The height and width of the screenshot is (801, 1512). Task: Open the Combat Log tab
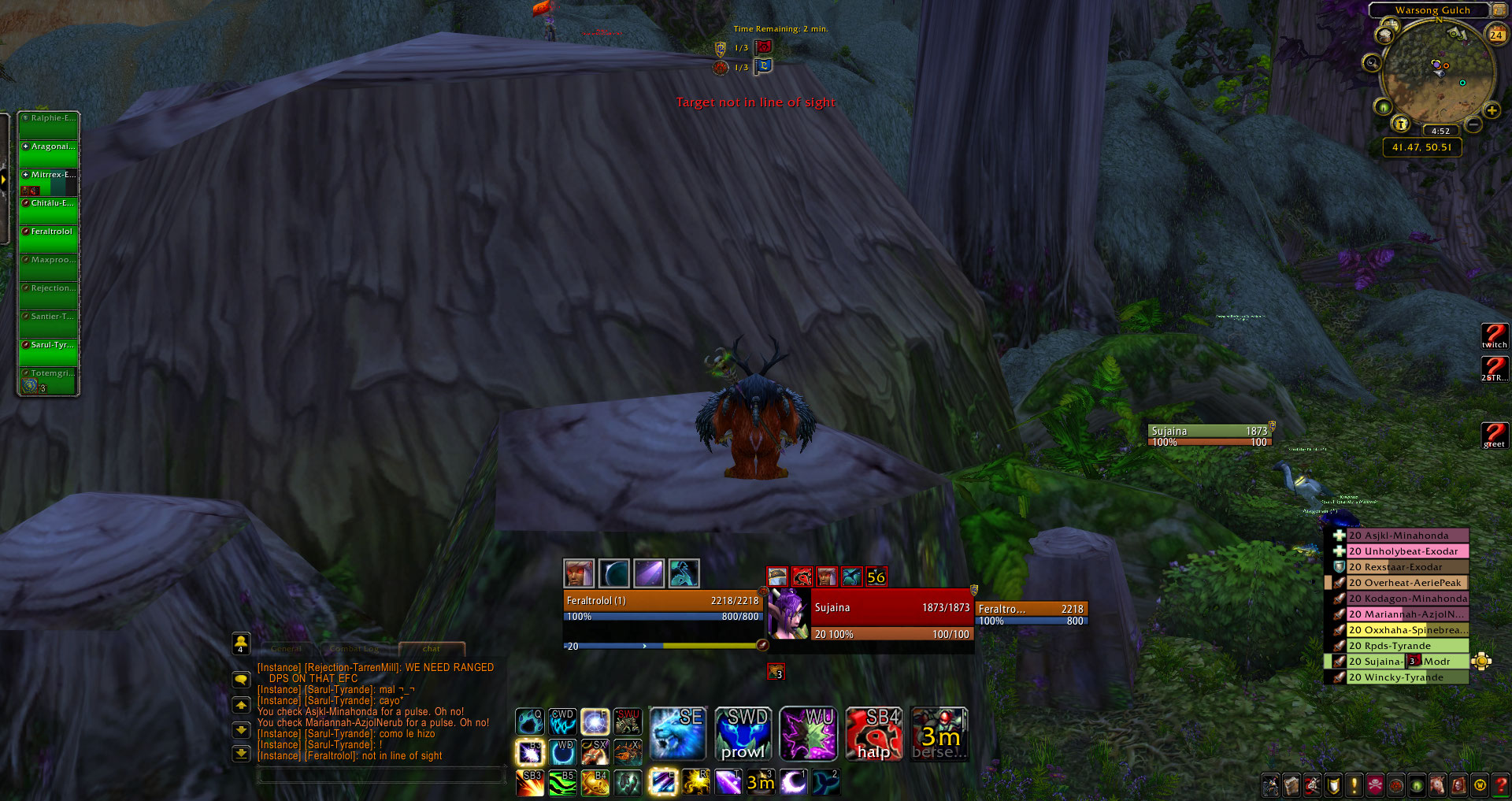(354, 649)
